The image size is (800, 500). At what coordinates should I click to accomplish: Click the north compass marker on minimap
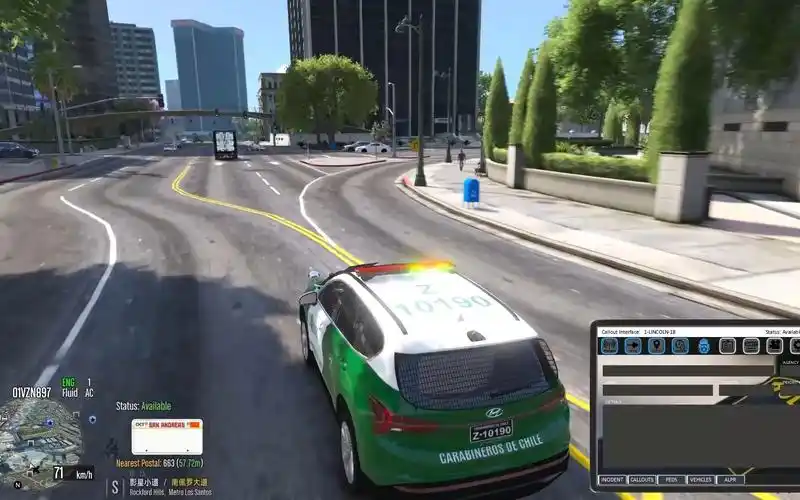(17, 485)
